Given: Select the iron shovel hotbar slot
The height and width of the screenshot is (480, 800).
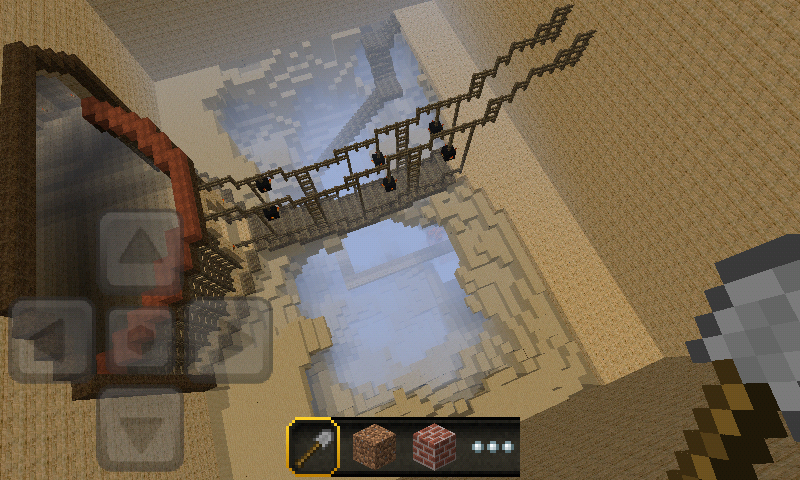Looking at the screenshot, I should point(313,446).
